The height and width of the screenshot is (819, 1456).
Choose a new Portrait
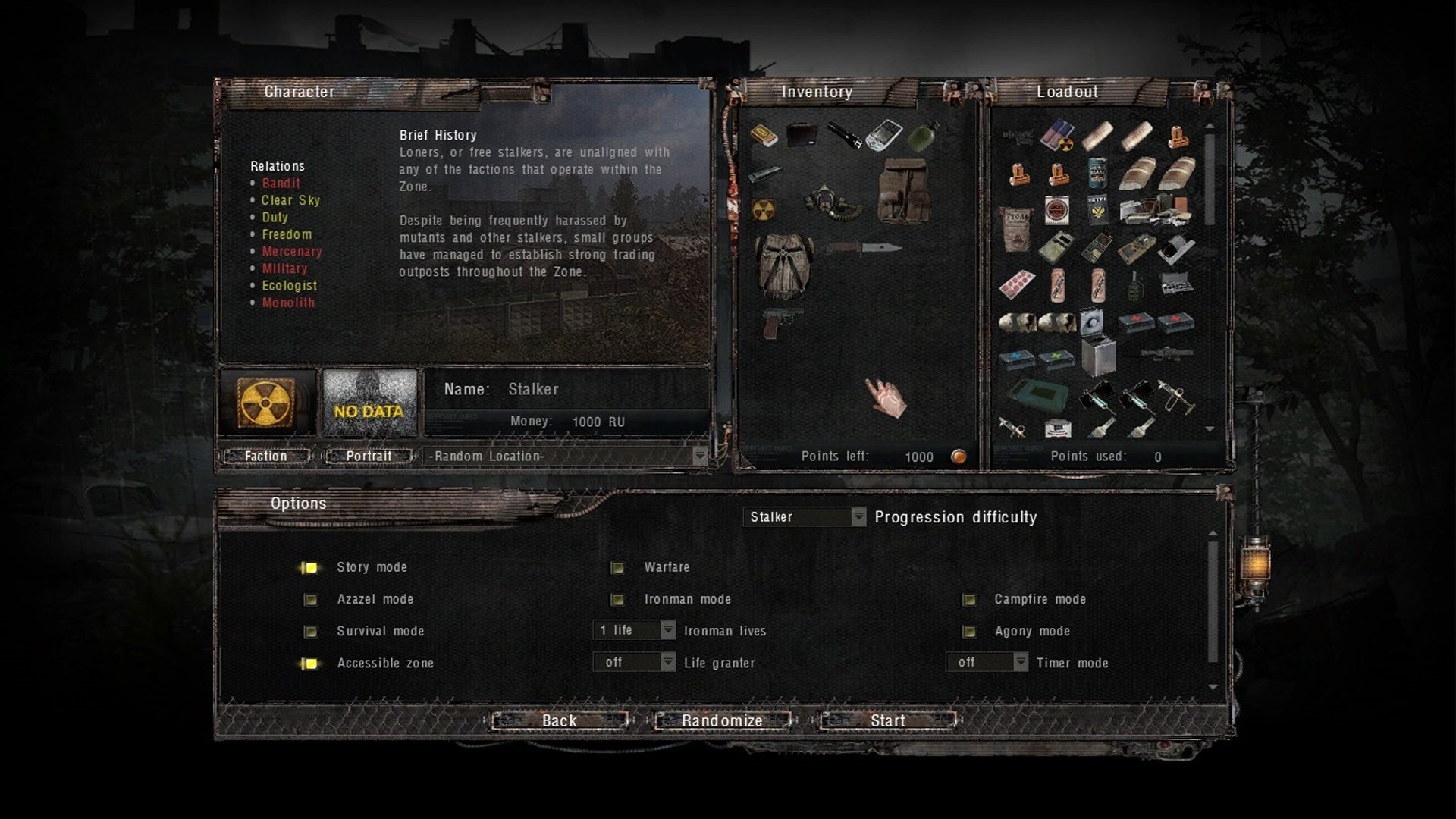point(369,456)
